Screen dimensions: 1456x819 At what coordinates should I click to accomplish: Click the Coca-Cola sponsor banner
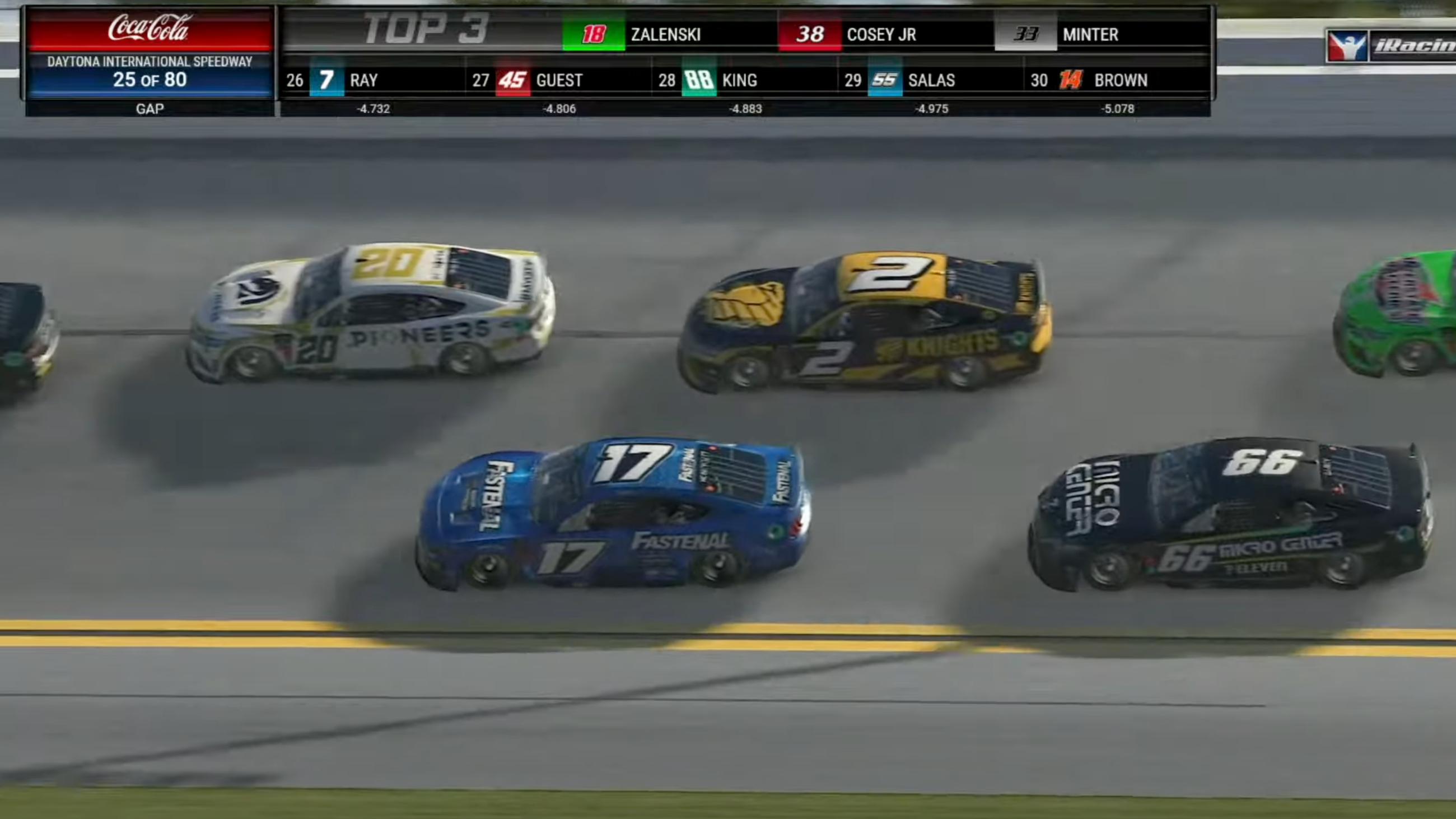click(150, 28)
